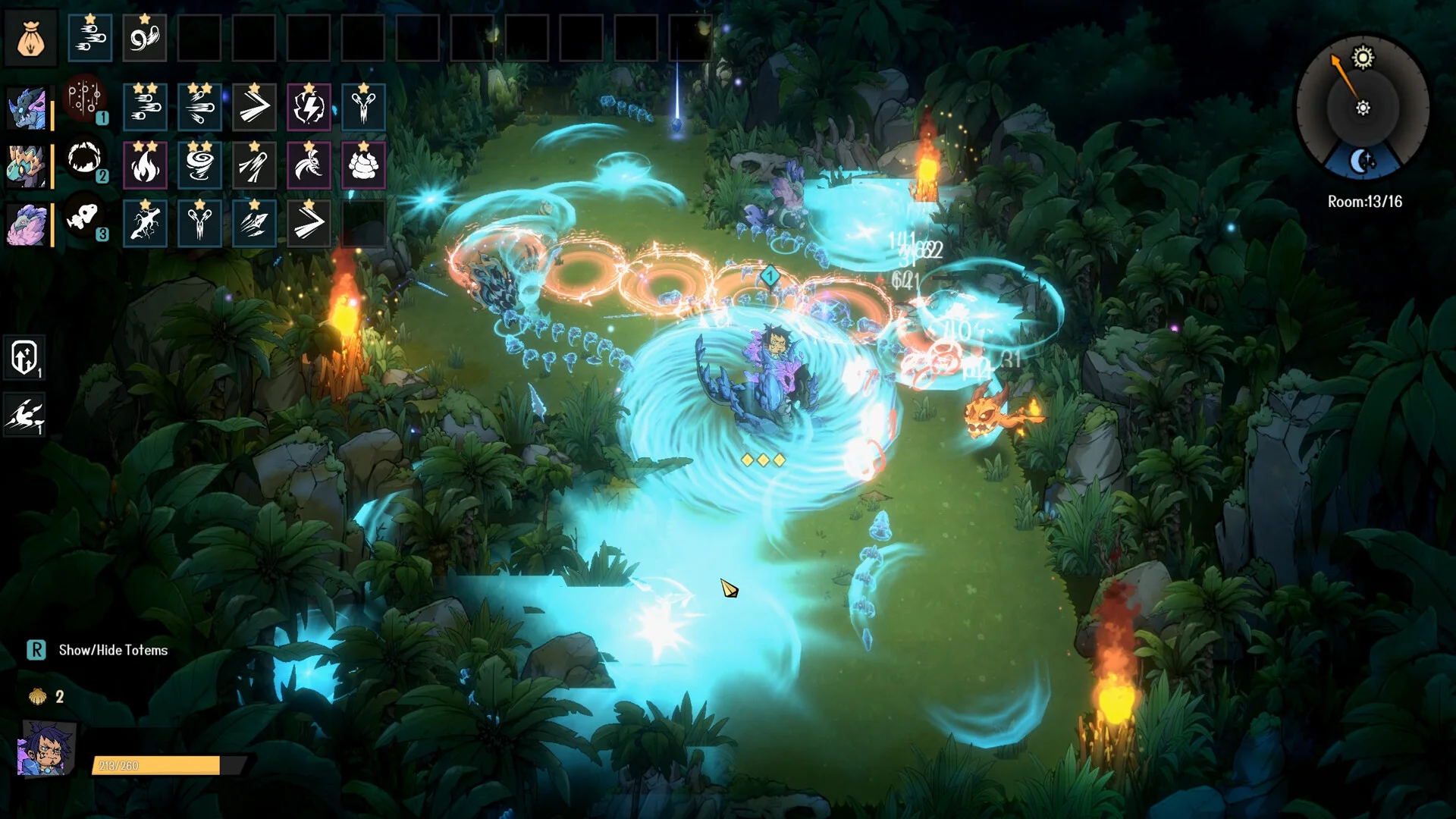Select the lightning bolt skill icon
1456x819 pixels.
pyautogui.click(x=309, y=107)
